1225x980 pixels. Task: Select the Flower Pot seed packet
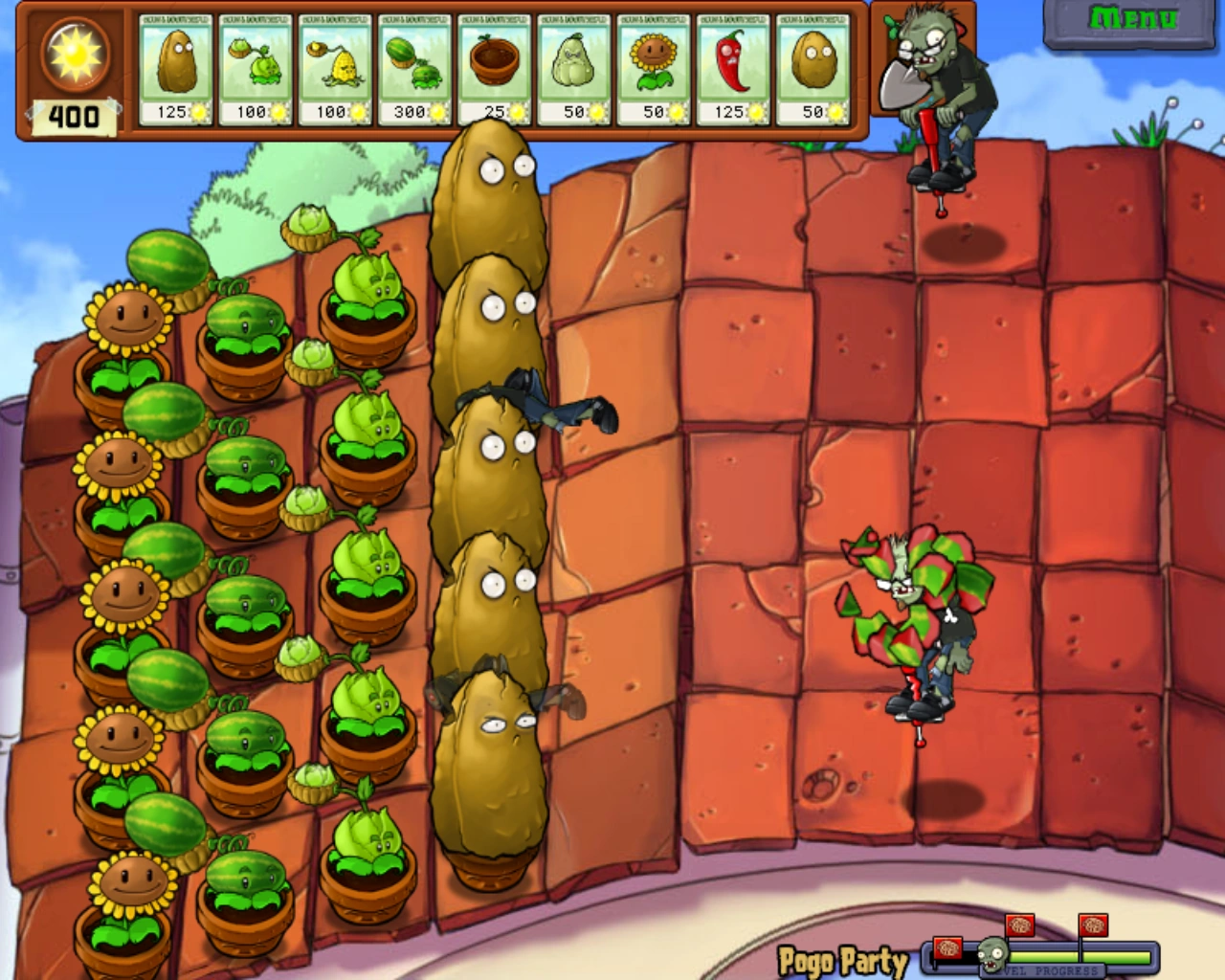click(493, 67)
